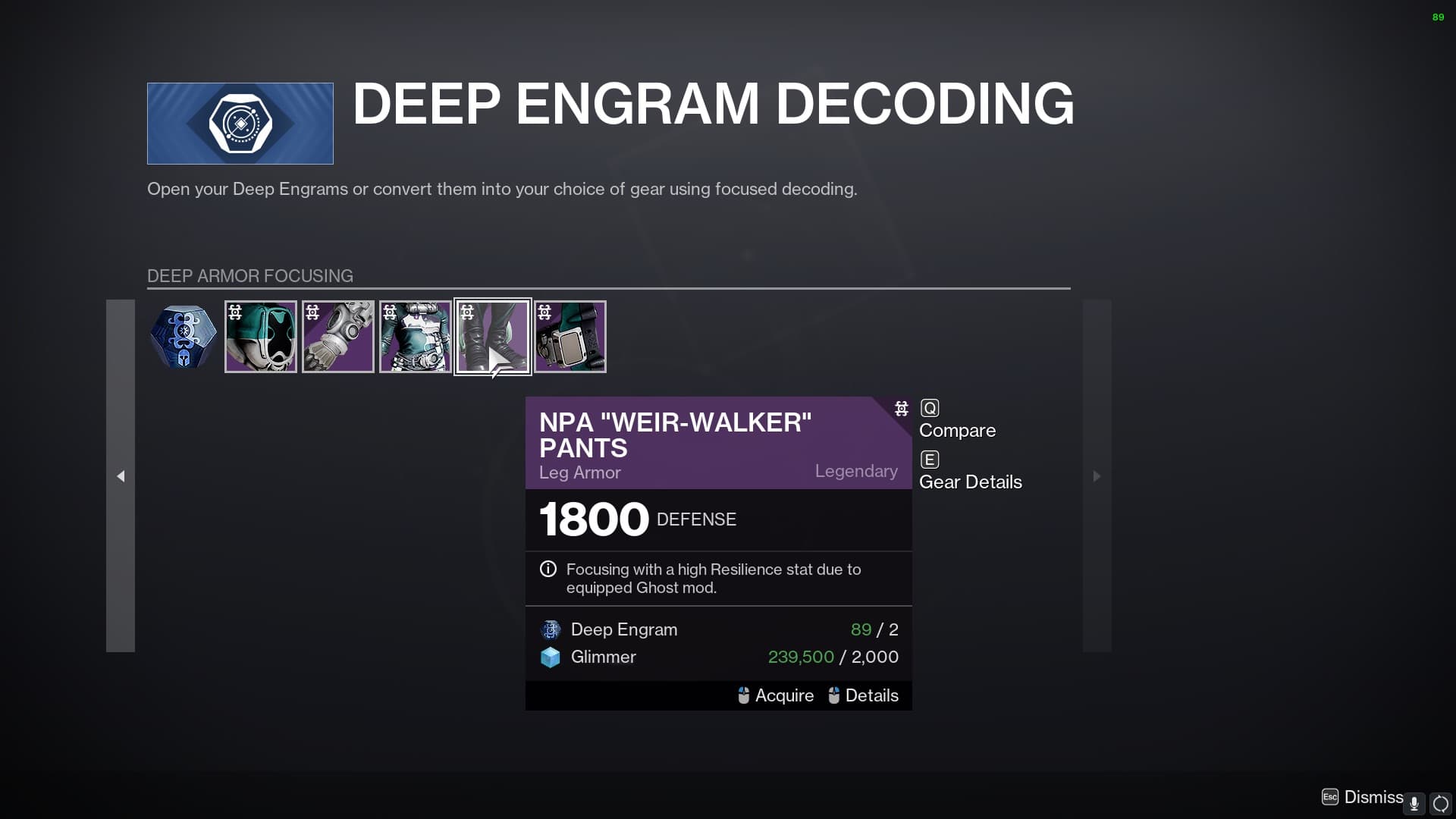Image resolution: width=1456 pixels, height=819 pixels.
Task: Click Details on the engram cost panel
Action: point(872,695)
